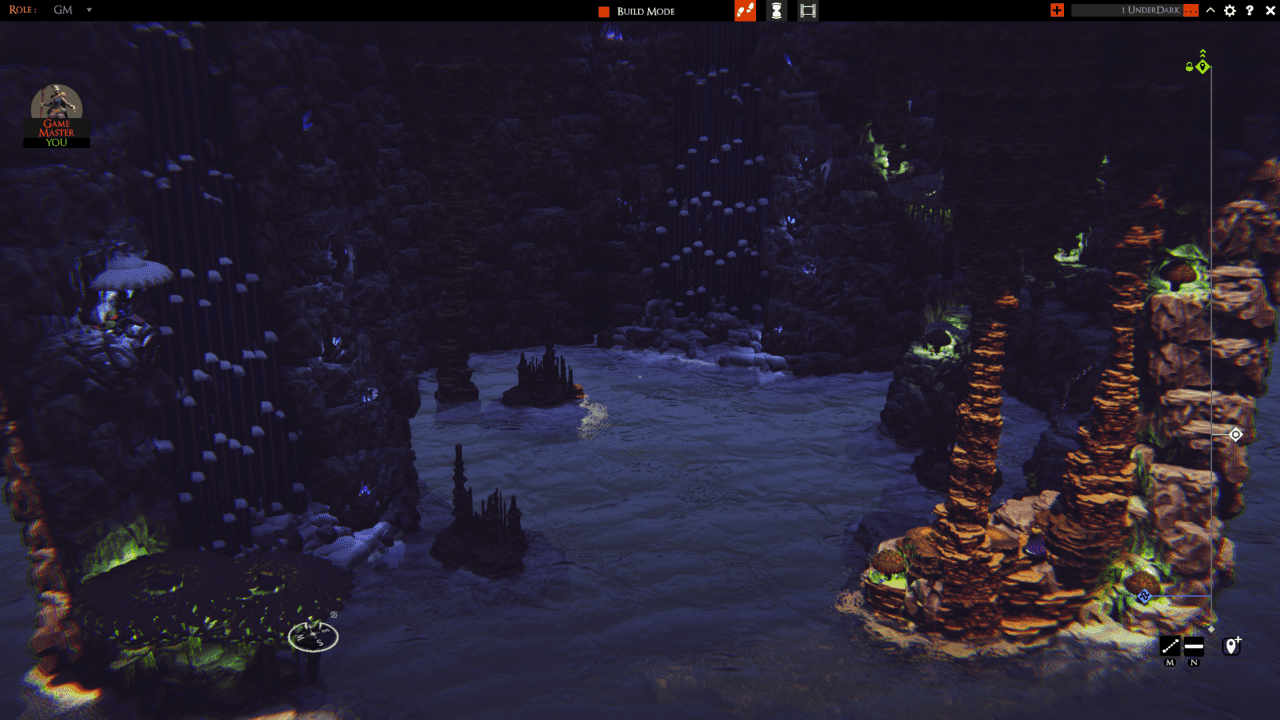Click the compass orientation widget
1280x720 pixels.
point(313,636)
